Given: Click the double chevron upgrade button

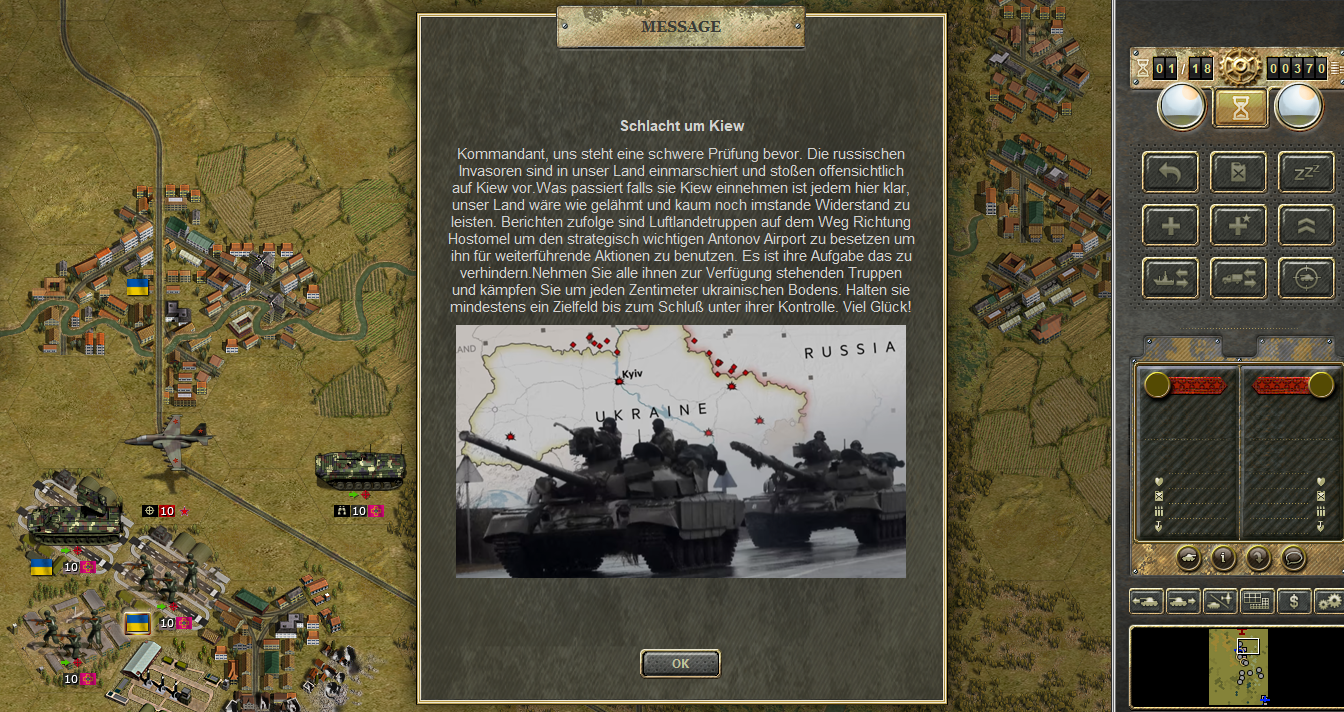Looking at the screenshot, I should [1306, 225].
